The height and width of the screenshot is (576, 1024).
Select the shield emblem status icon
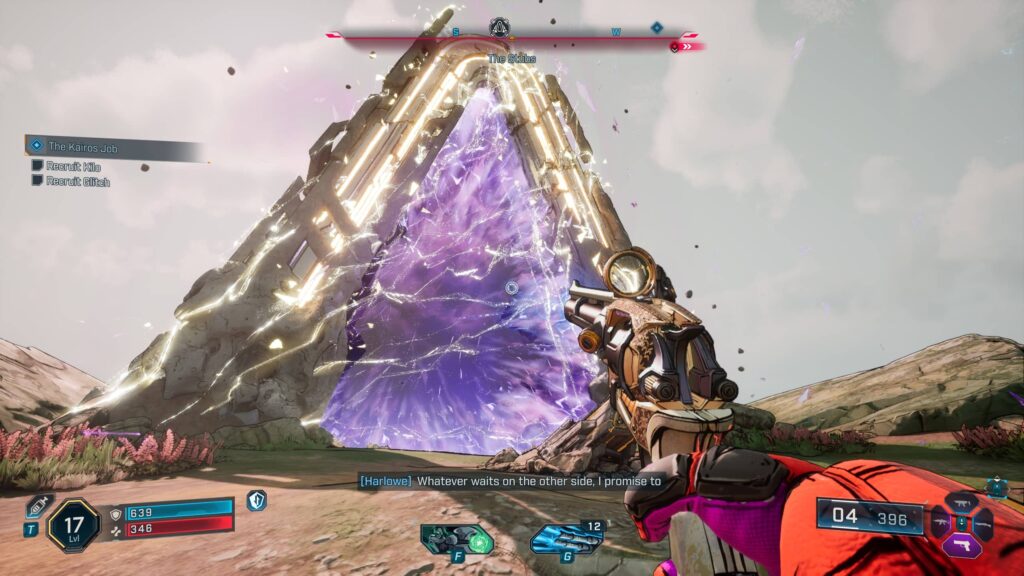click(257, 500)
